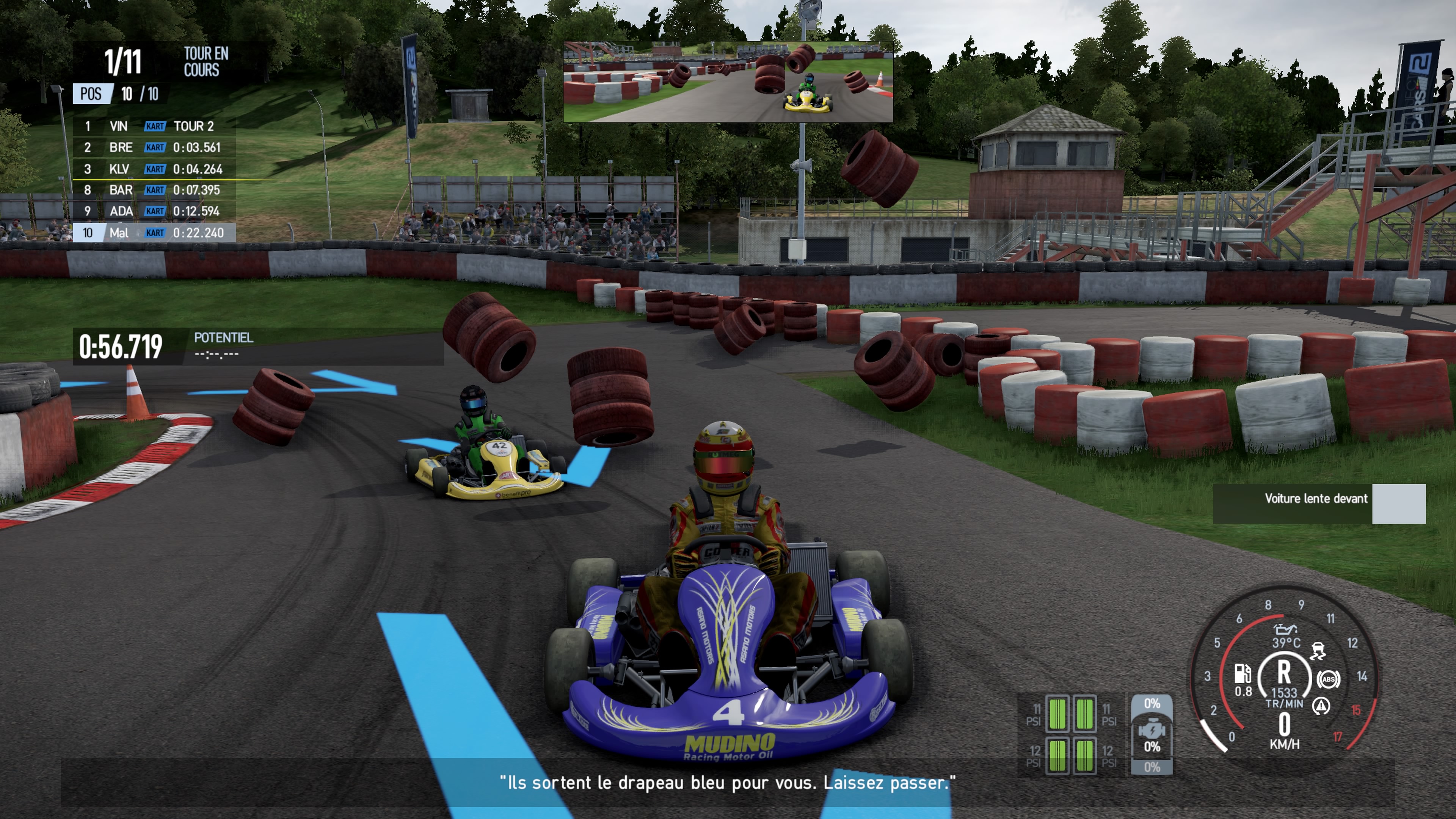Click the fuel pump icon
The image size is (1456, 819).
coord(1243,674)
